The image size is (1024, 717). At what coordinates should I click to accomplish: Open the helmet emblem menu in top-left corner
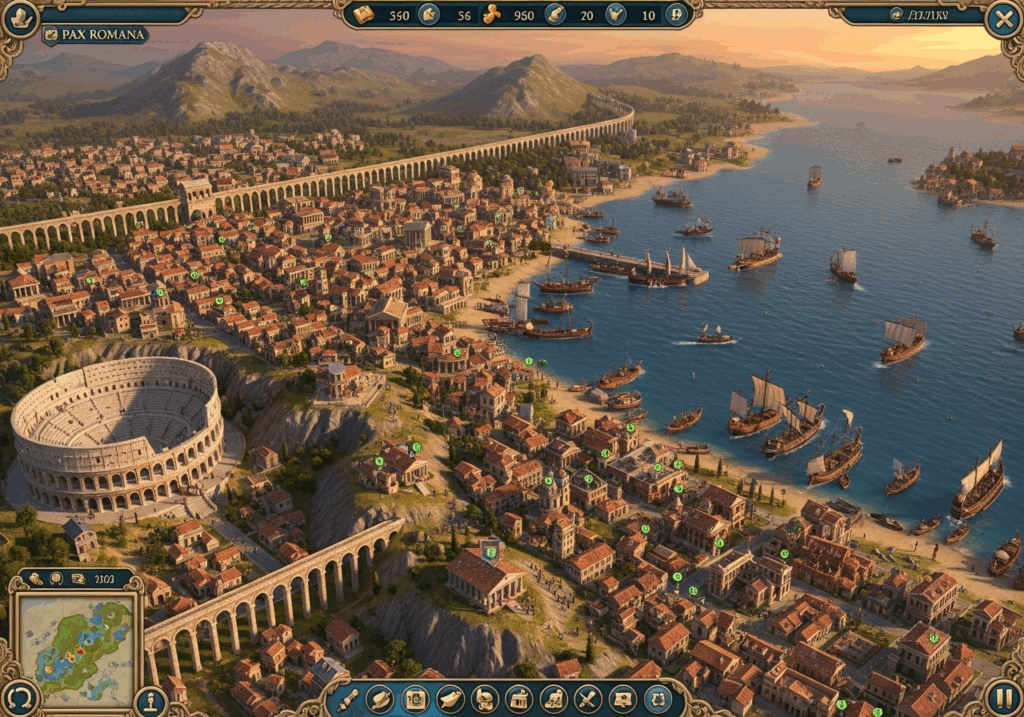[20, 18]
